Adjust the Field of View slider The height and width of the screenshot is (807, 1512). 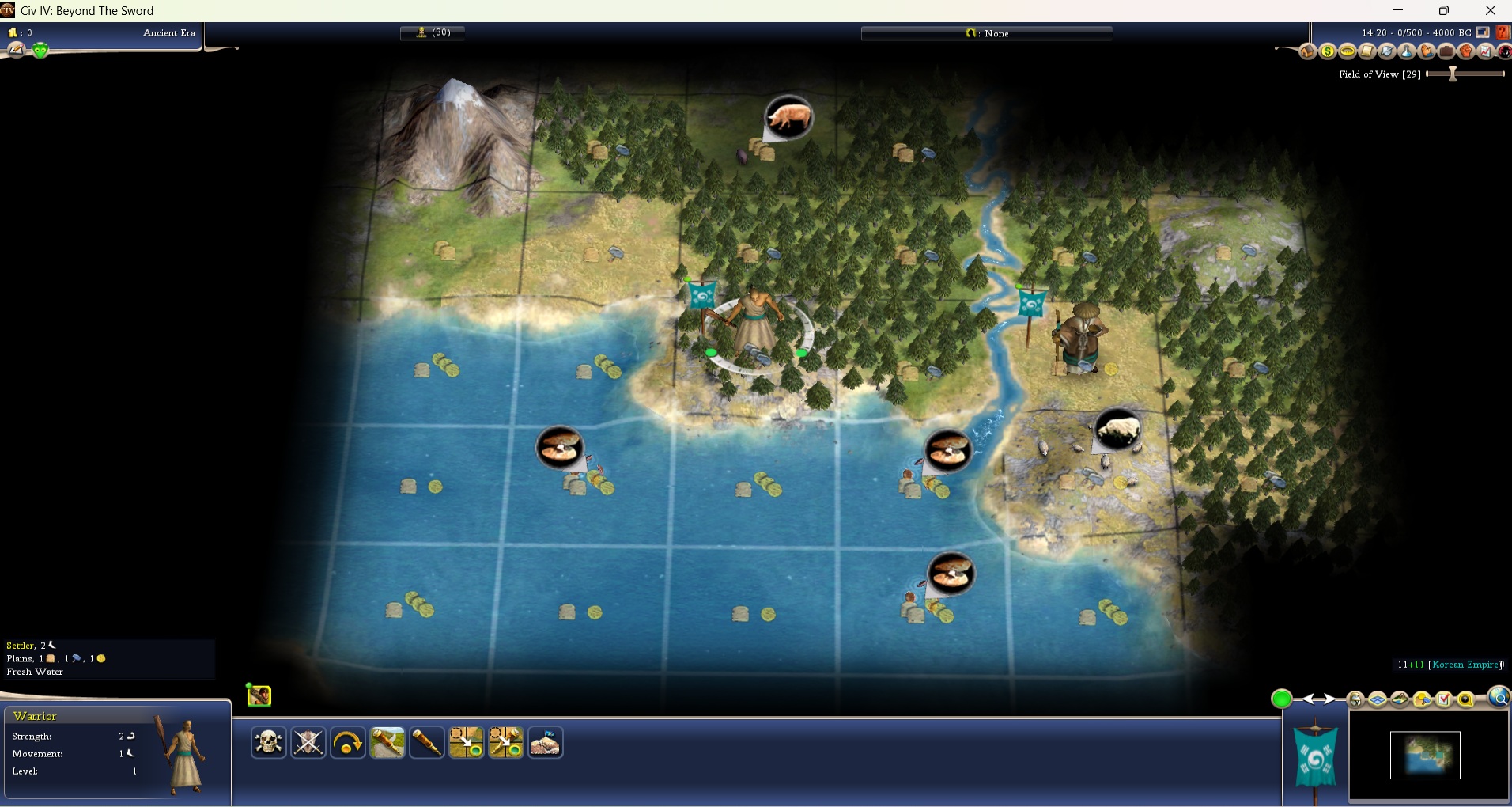[x=1453, y=74]
